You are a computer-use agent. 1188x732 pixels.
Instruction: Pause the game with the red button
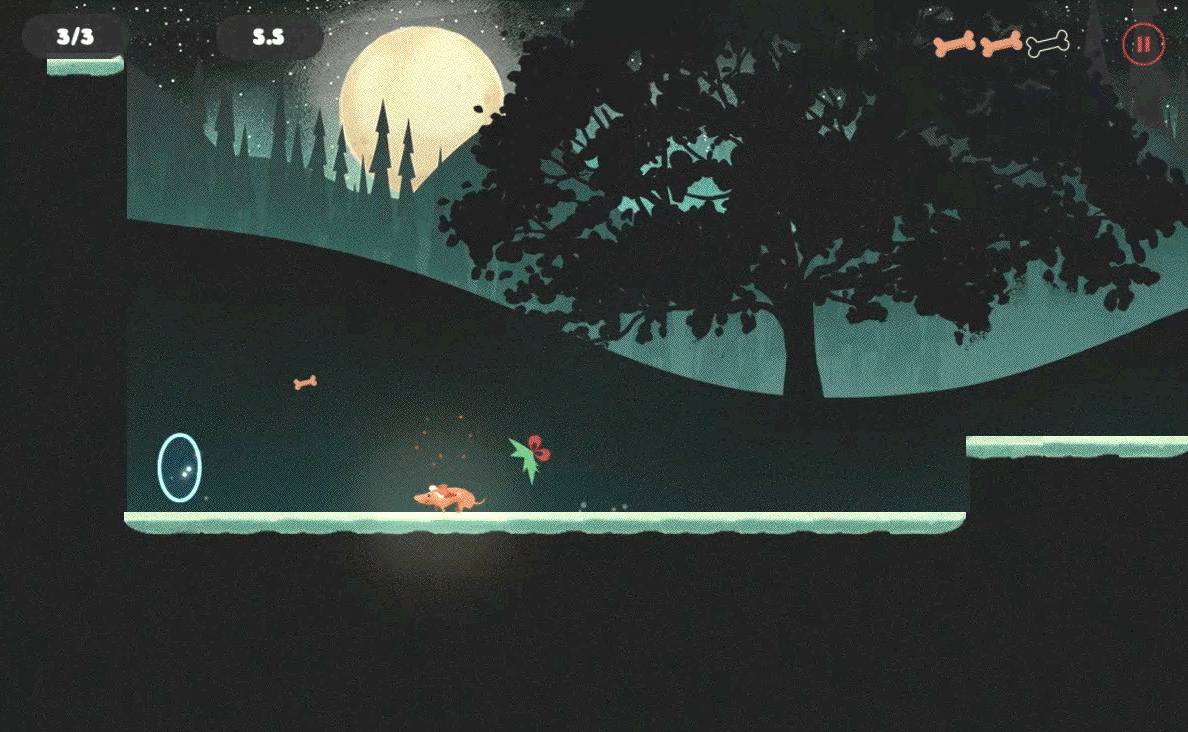1143,44
